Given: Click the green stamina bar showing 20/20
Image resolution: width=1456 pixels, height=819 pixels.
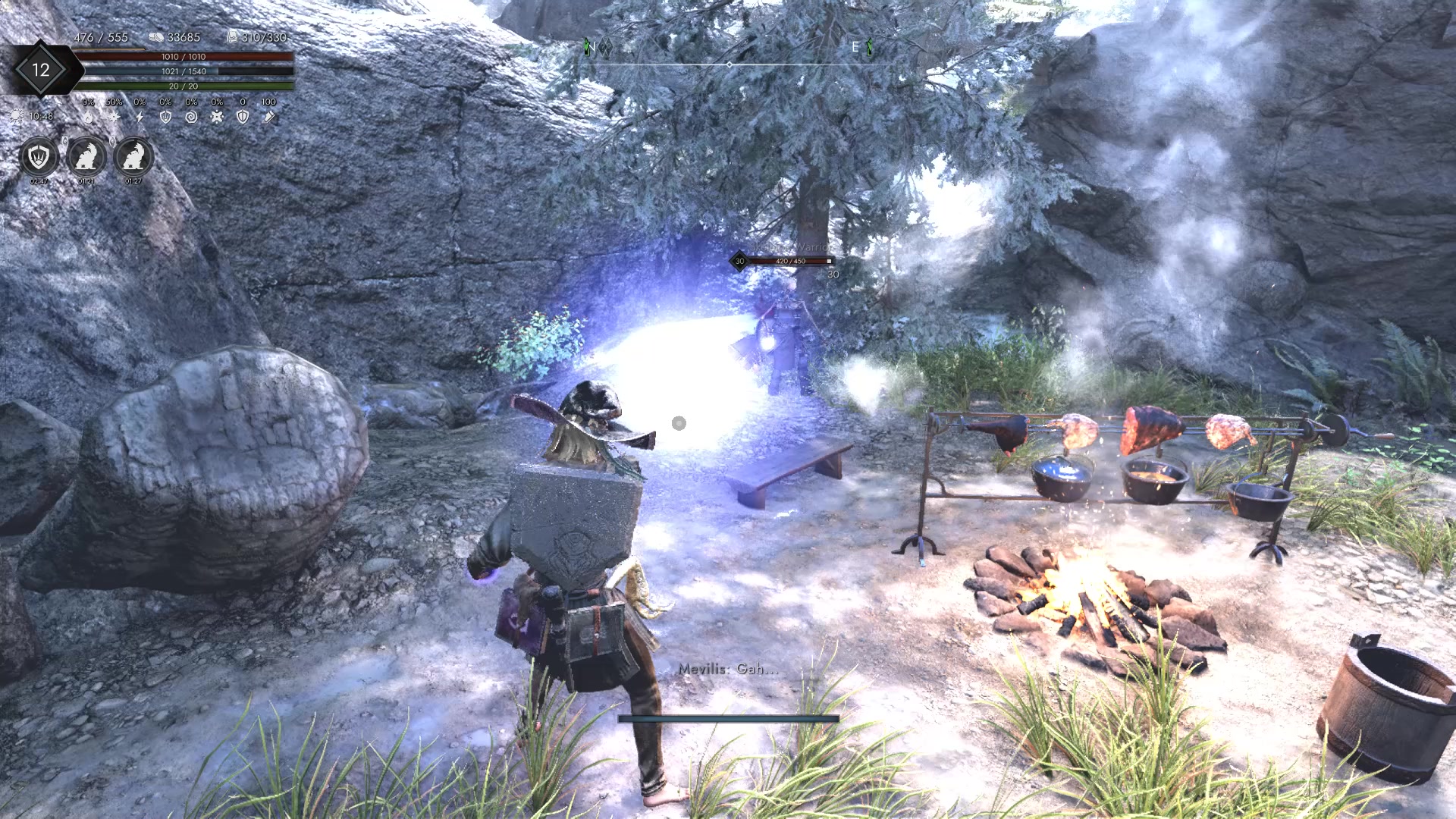Looking at the screenshot, I should point(185,86).
